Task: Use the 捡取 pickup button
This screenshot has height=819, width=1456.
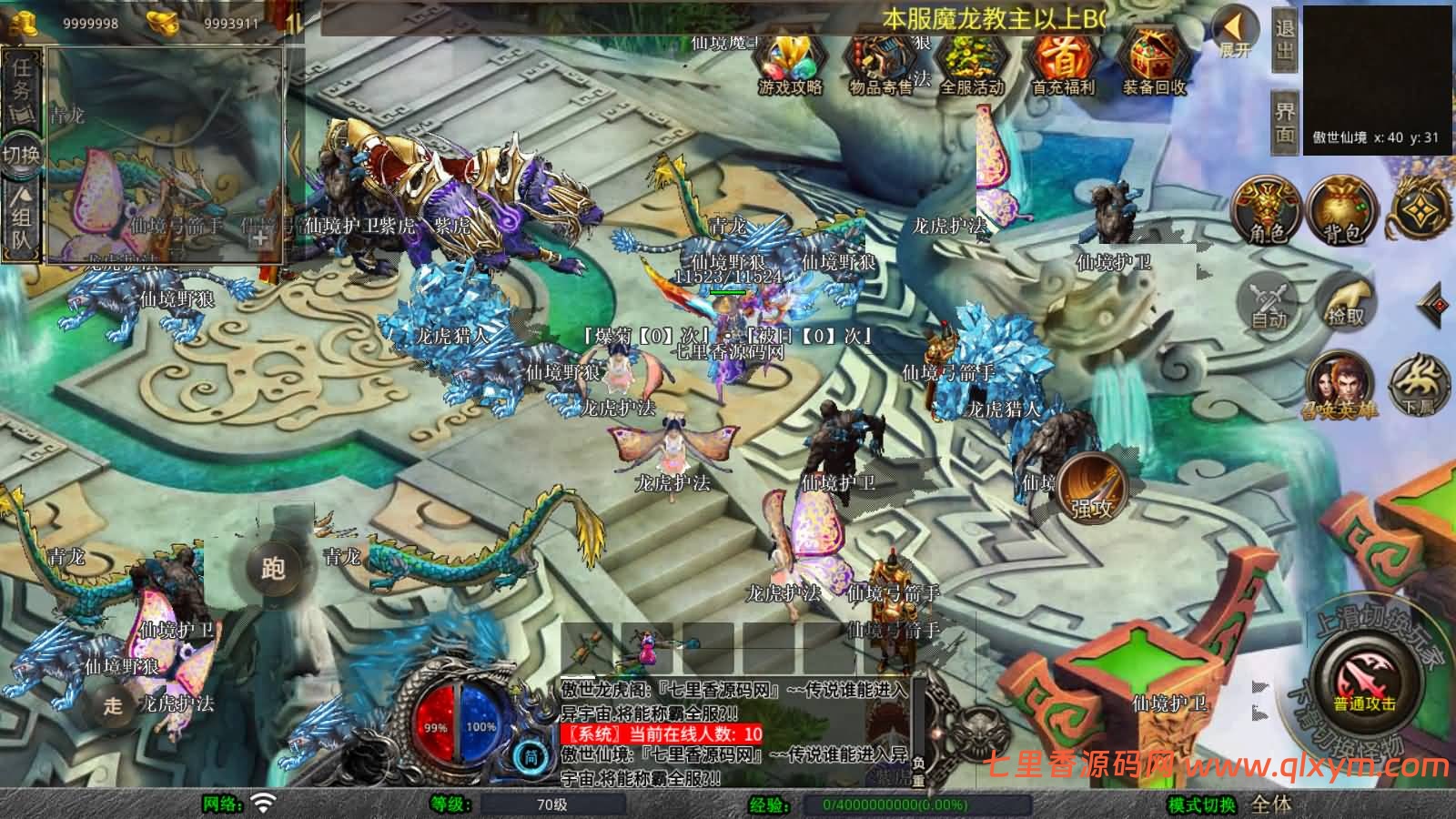Action: (x=1346, y=302)
